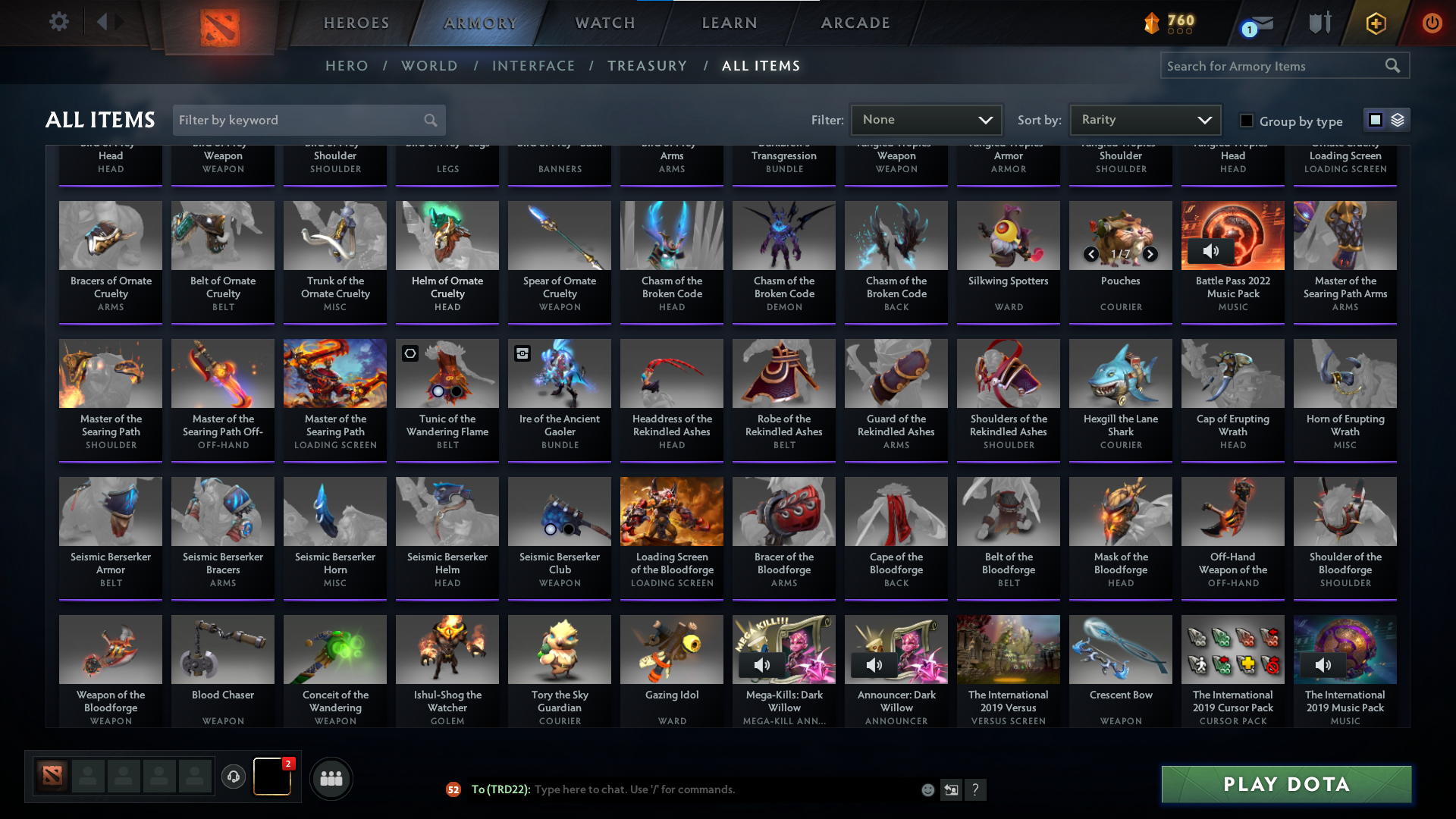This screenshot has width=1456, height=819.
Task: Click the golden hexagon plus icon
Action: (1376, 23)
